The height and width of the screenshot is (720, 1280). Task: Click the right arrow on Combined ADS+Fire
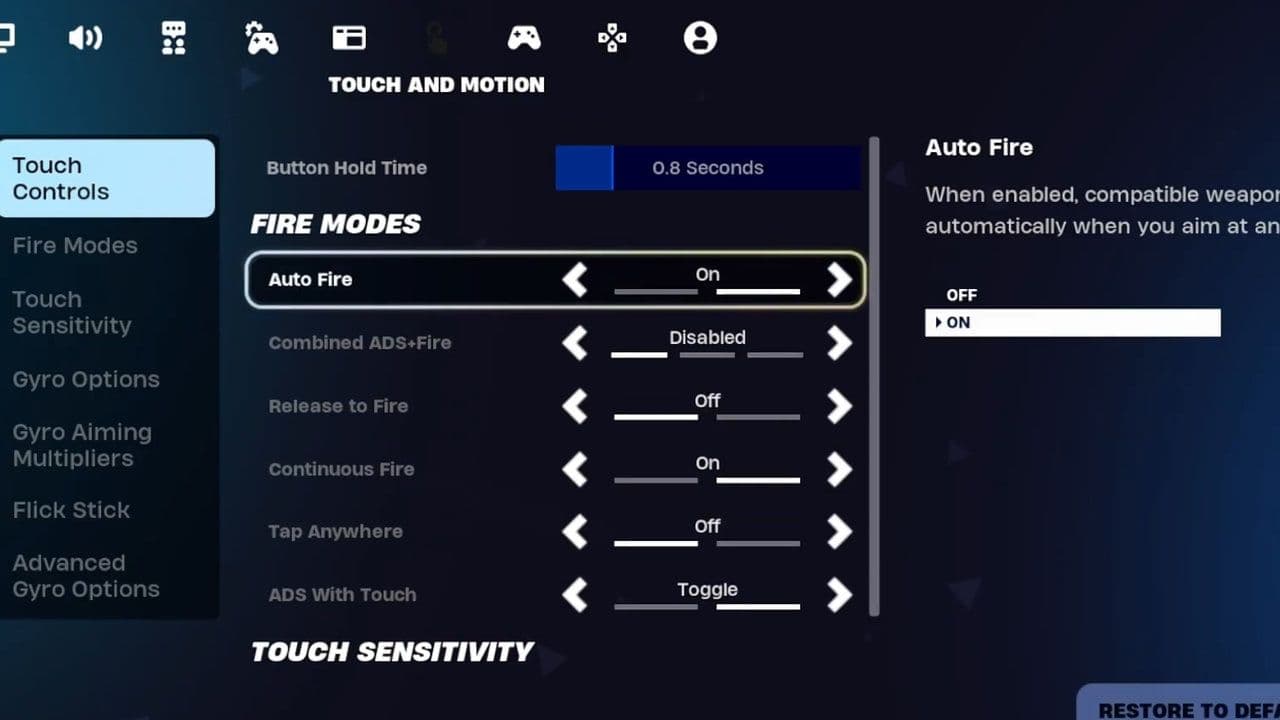[x=839, y=343]
